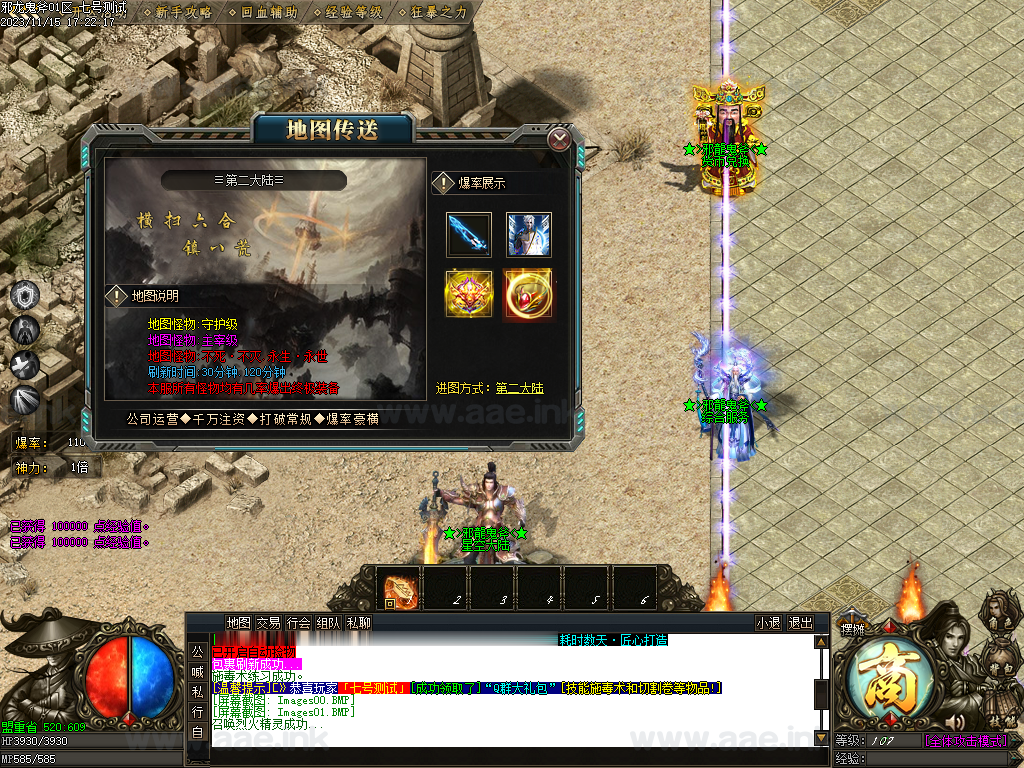Click the 退出 exit game button
The width and height of the screenshot is (1024, 768).
pos(801,622)
